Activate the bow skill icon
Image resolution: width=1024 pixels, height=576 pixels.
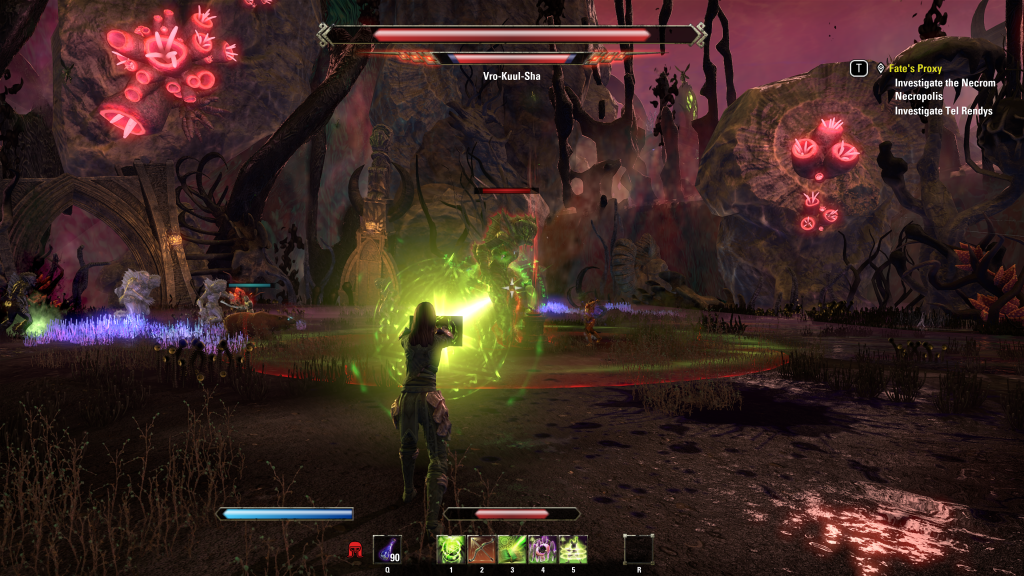click(x=482, y=549)
